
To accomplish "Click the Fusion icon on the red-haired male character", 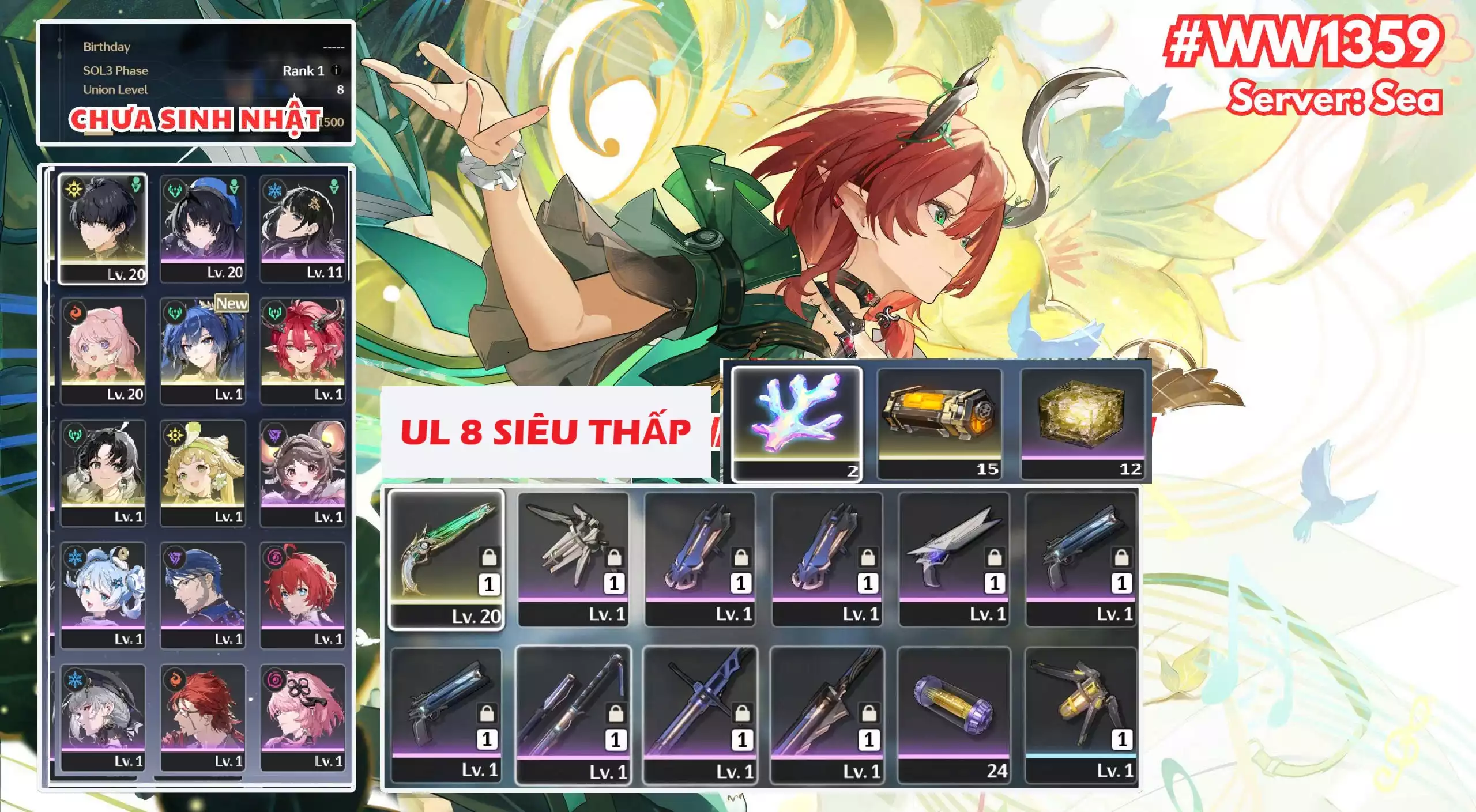I will pyautogui.click(x=174, y=680).
